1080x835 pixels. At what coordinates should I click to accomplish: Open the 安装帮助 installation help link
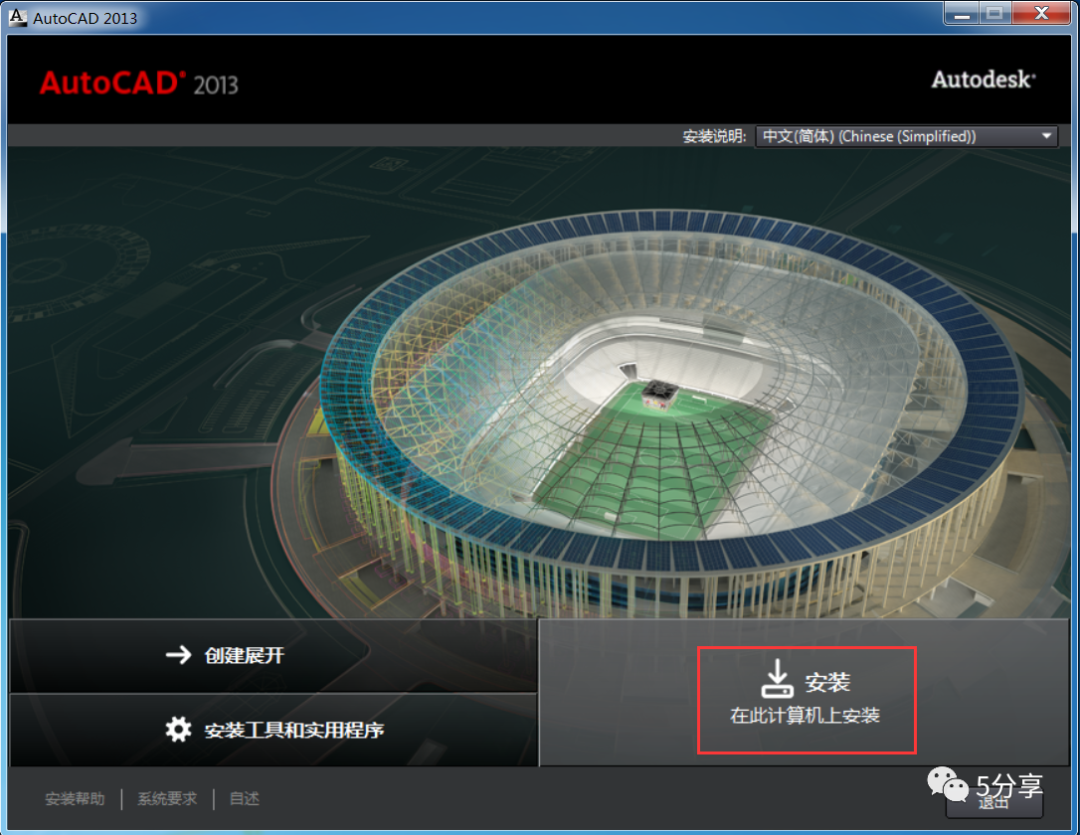74,799
